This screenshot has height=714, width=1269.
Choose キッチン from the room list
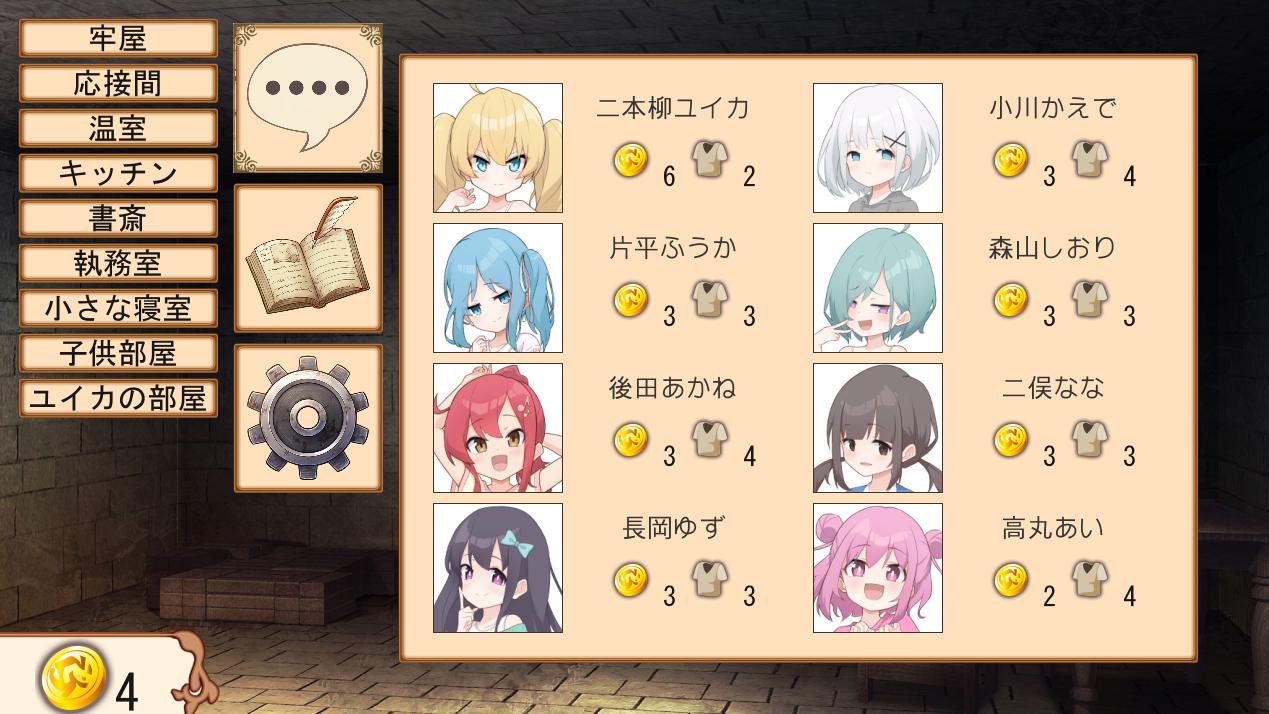pyautogui.click(x=118, y=174)
